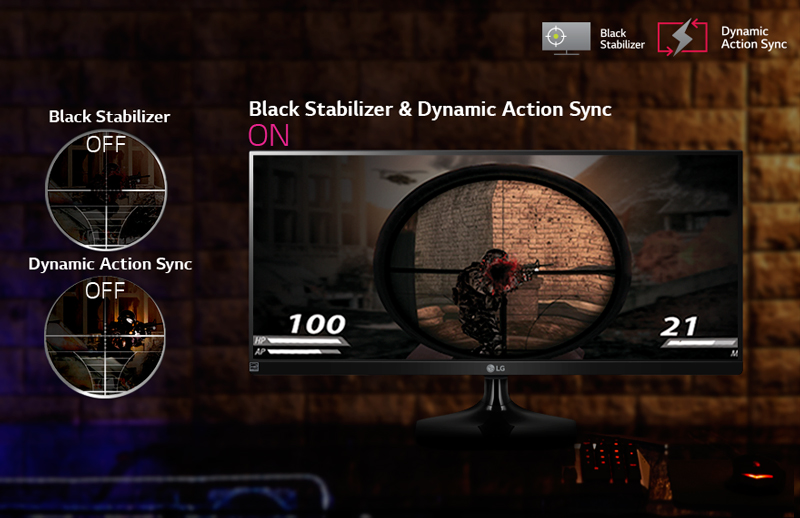800x518 pixels.
Task: Select the Dynamic Action Sync OFF comparison thumbnail
Action: 106,337
